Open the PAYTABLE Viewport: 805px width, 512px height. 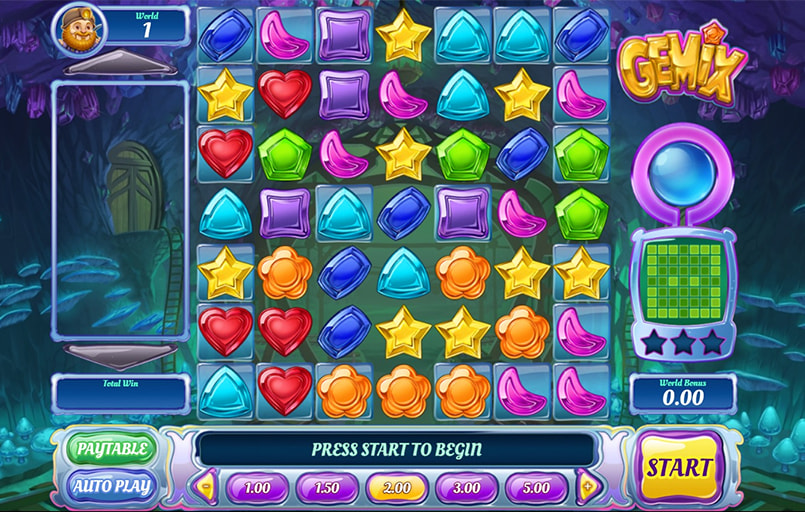pos(111,449)
